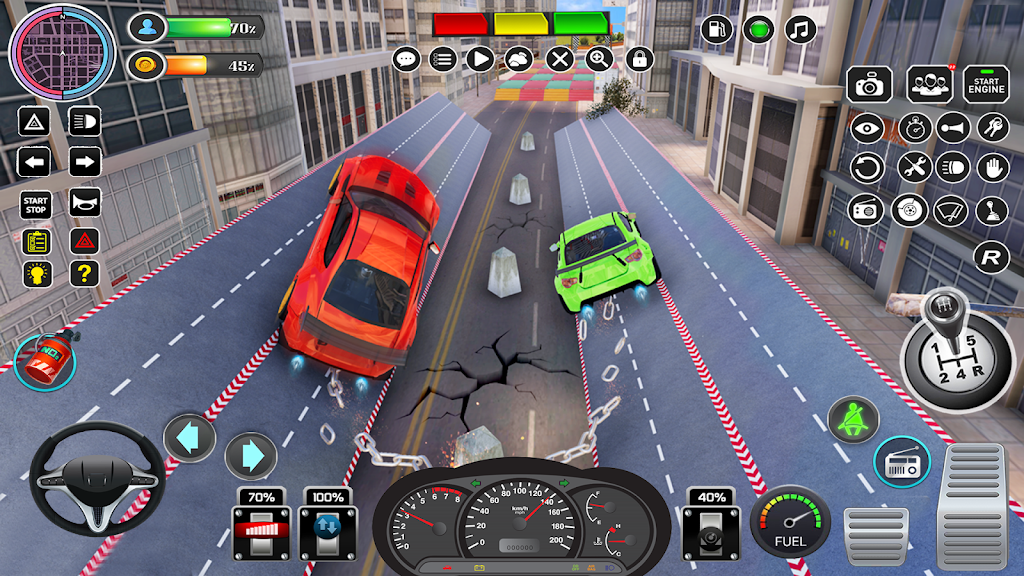The image size is (1024, 576).
Task: Tap the tall accelerator pedal
Action: [x=973, y=506]
